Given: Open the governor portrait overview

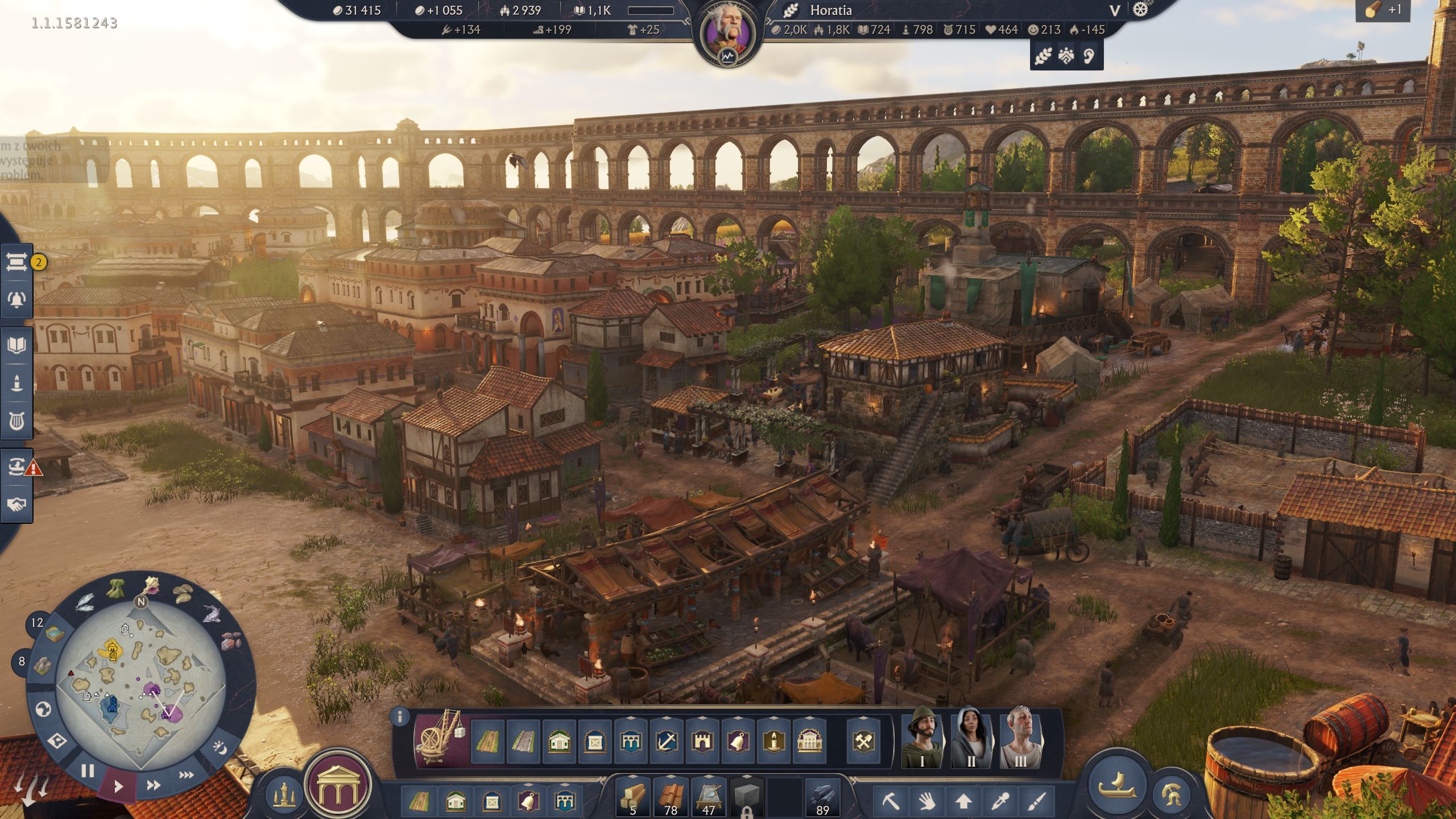Looking at the screenshot, I should click(727, 33).
